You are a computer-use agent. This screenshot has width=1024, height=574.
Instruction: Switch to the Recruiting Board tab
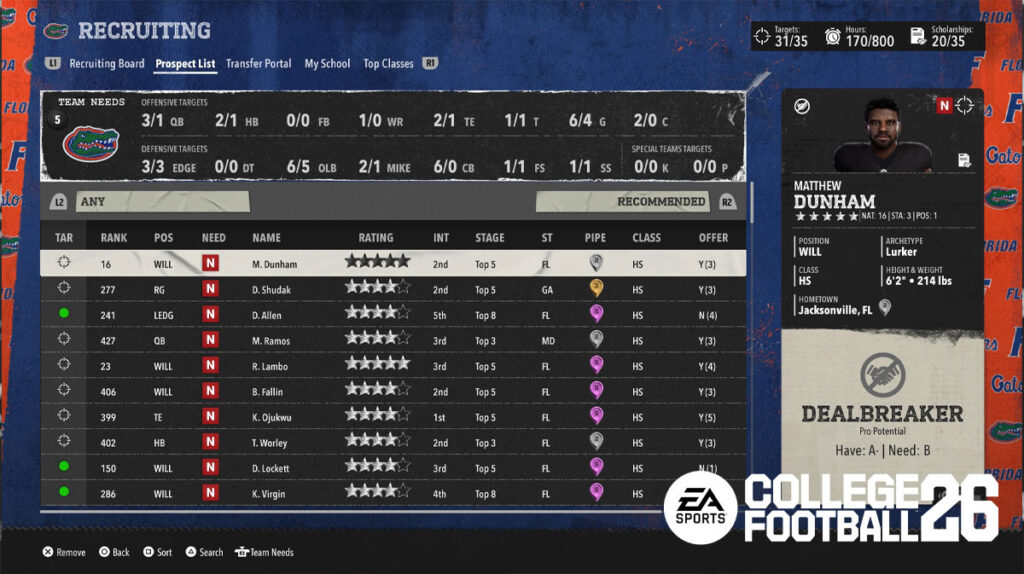tap(106, 64)
